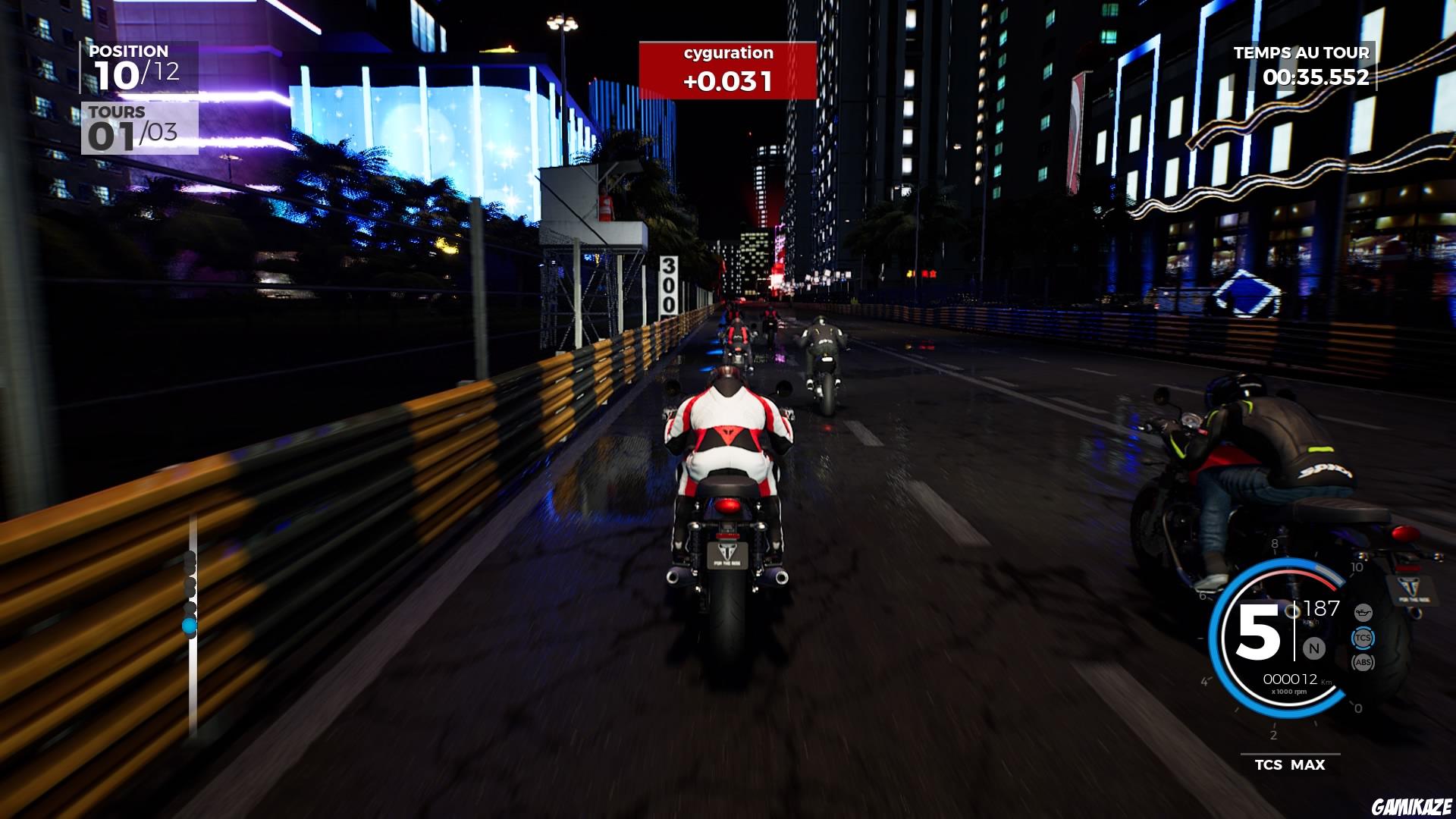The width and height of the screenshot is (1456, 819).
Task: Toggle the ABS assist on the dashboard
Action: pyautogui.click(x=1363, y=661)
